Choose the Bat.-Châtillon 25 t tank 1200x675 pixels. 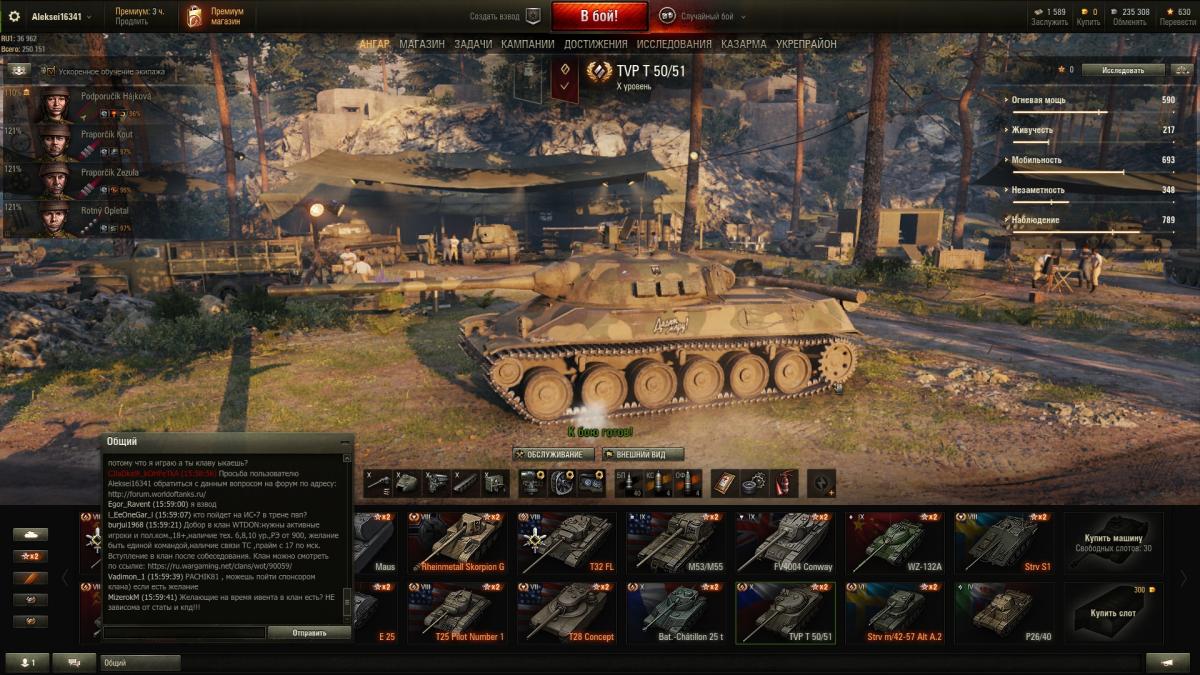678,612
